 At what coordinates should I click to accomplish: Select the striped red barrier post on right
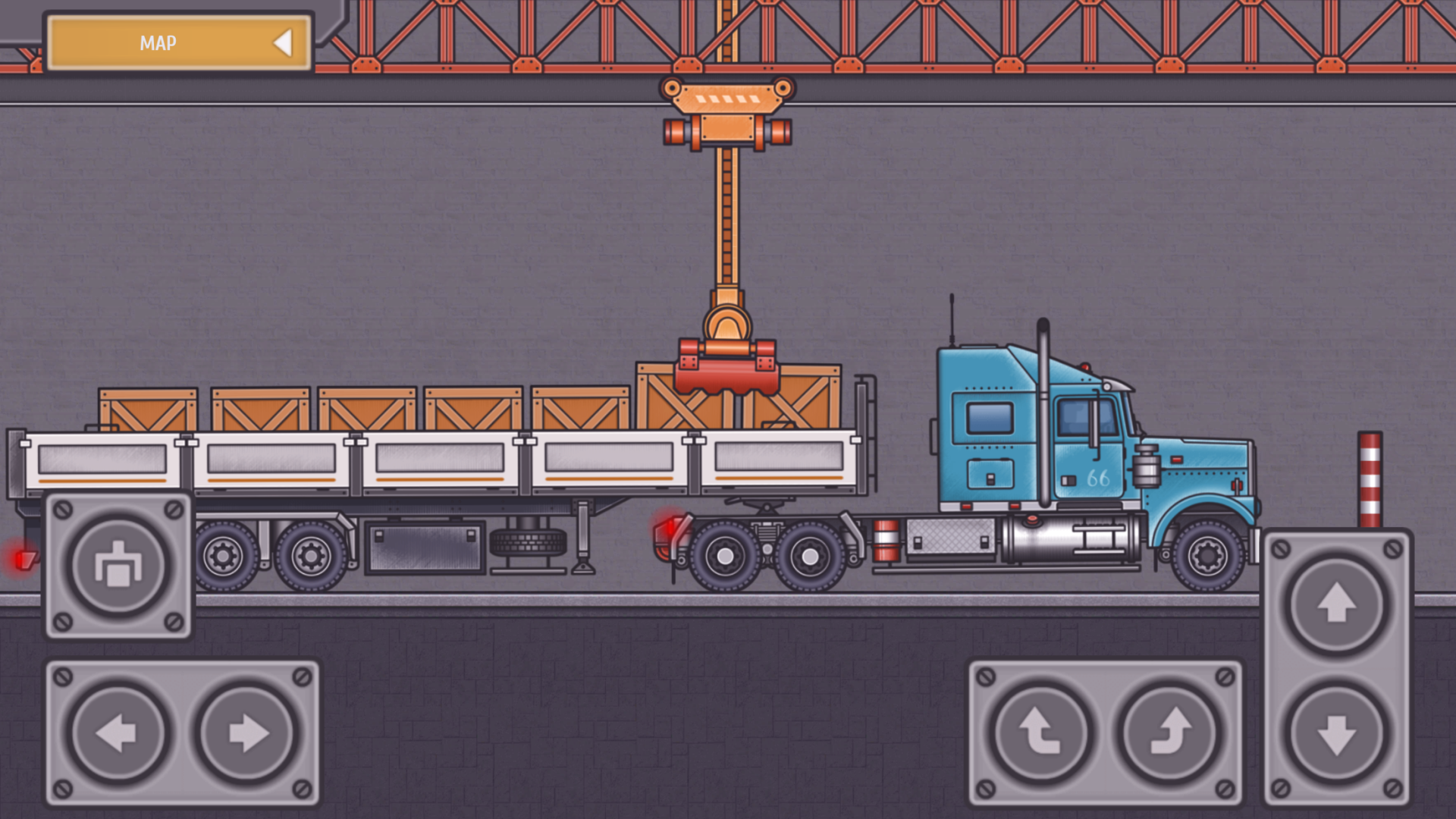click(x=1370, y=478)
